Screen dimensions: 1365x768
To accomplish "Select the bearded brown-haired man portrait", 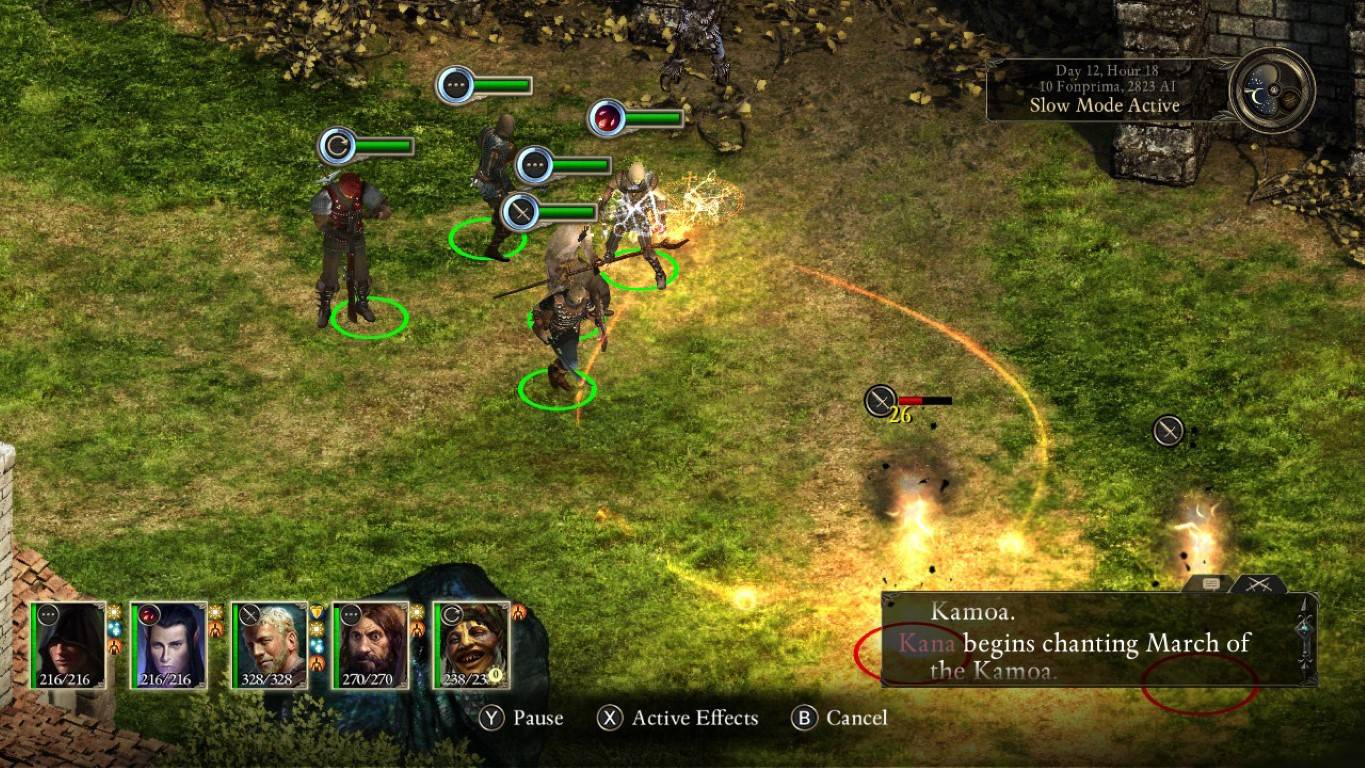I will tap(371, 645).
